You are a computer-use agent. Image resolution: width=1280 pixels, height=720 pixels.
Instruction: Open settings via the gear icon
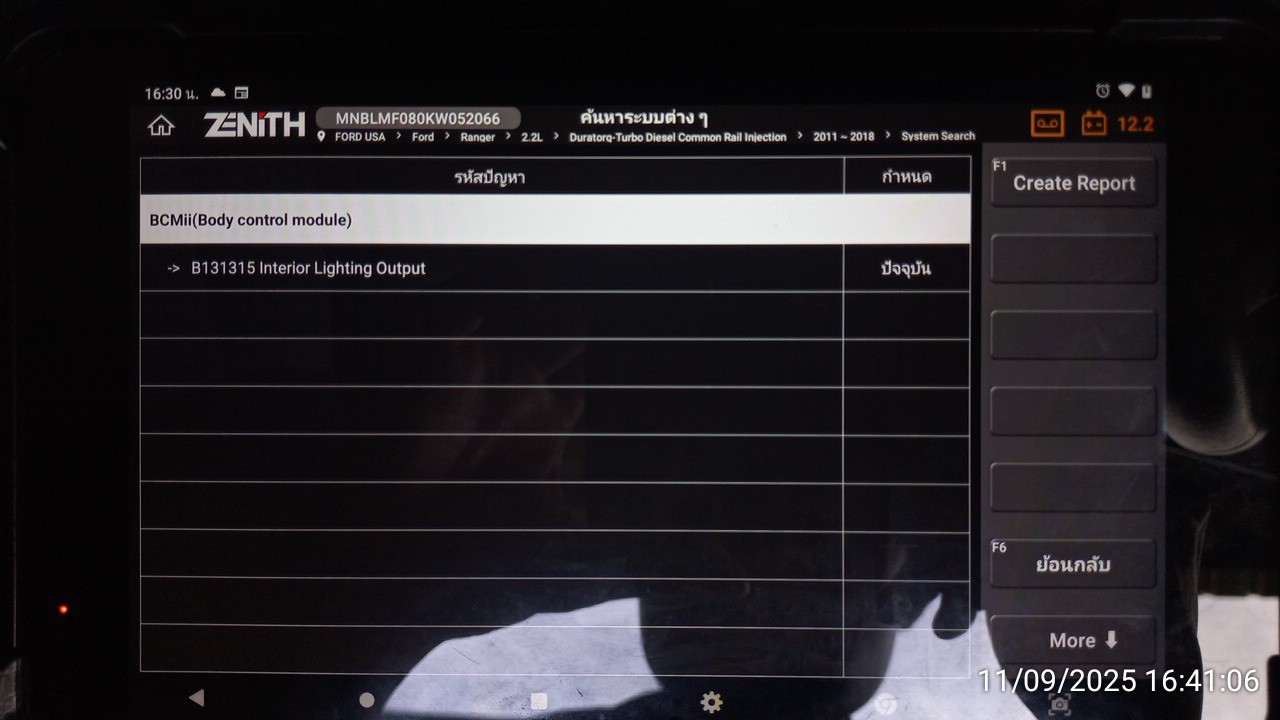coord(711,702)
